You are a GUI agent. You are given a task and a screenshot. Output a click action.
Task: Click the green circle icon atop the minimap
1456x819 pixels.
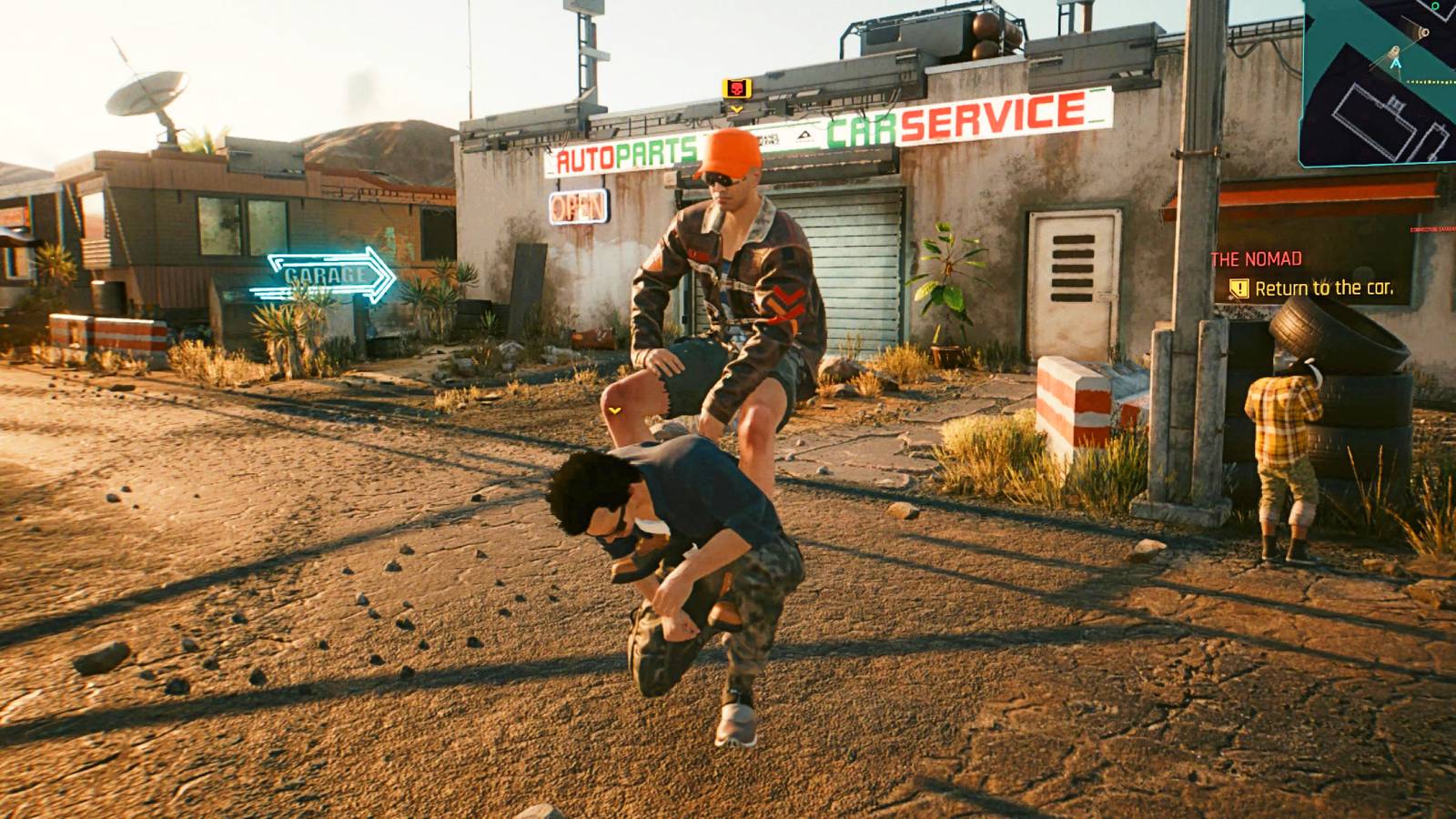click(1435, 7)
